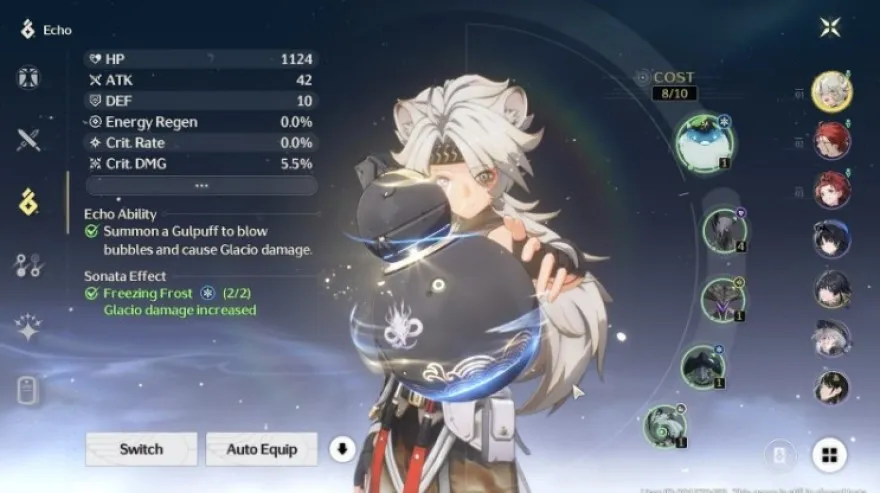880x493 pixels.
Task: Open the top character overview tab
Action: click(28, 77)
